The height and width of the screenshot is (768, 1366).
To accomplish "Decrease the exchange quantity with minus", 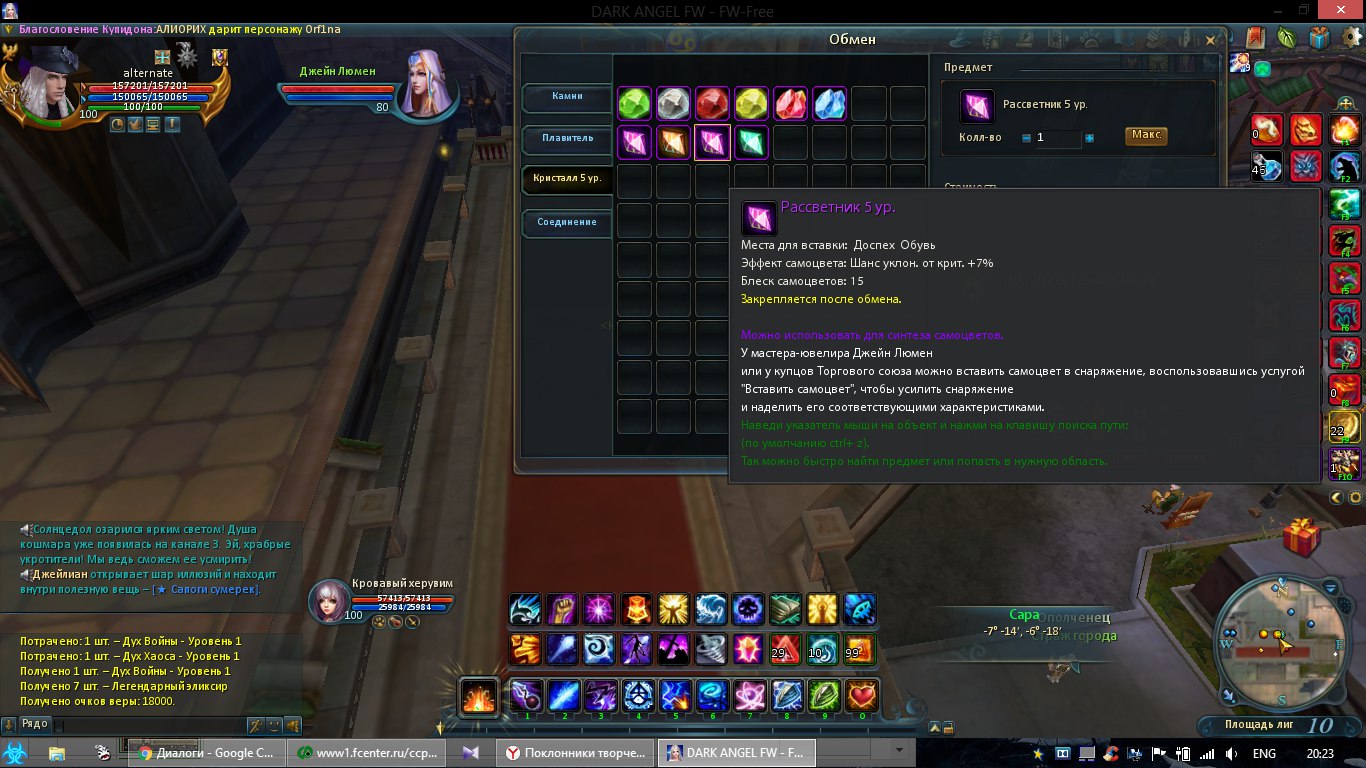I will 1026,138.
